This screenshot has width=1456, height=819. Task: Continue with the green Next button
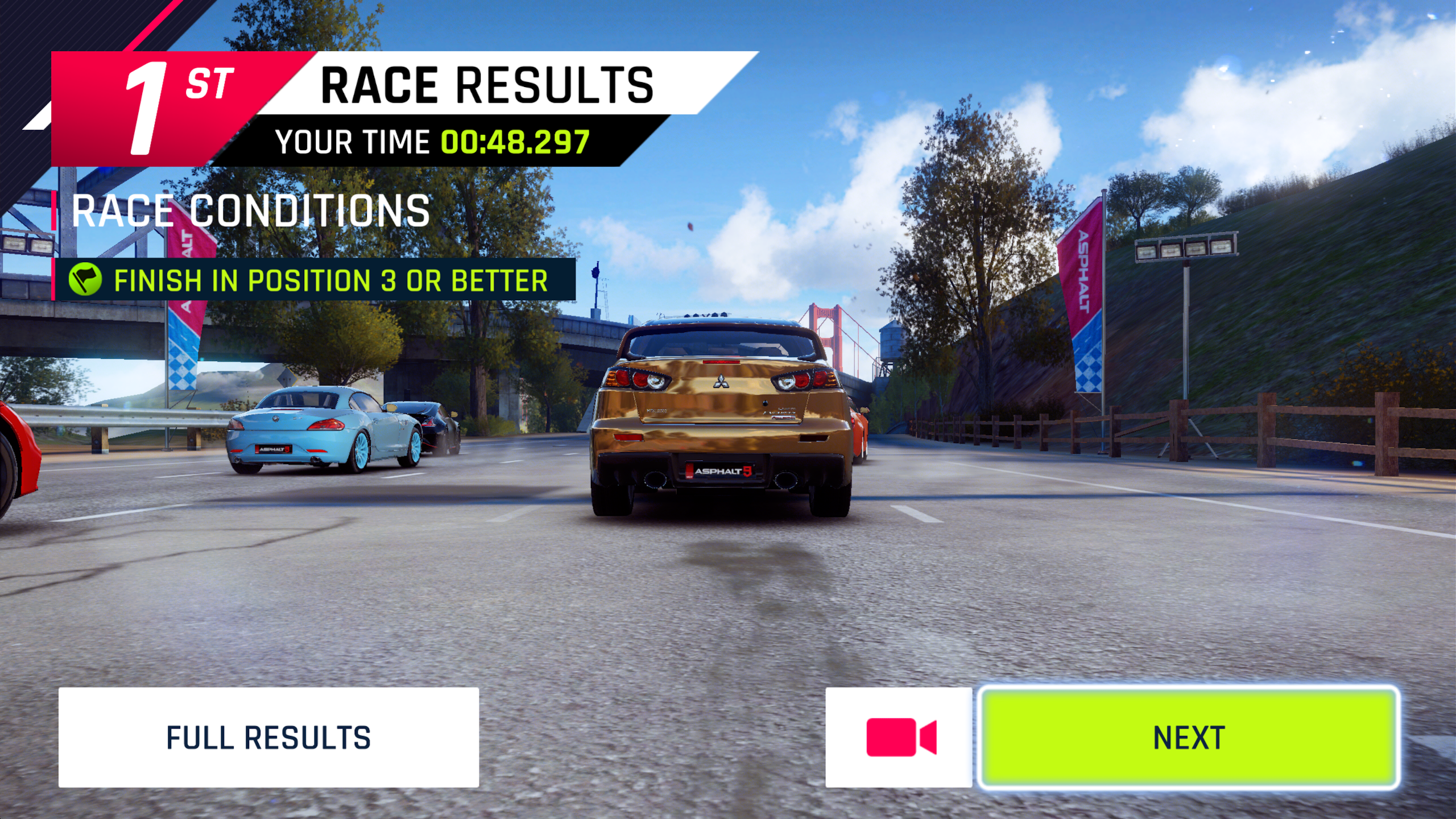coord(1189,737)
